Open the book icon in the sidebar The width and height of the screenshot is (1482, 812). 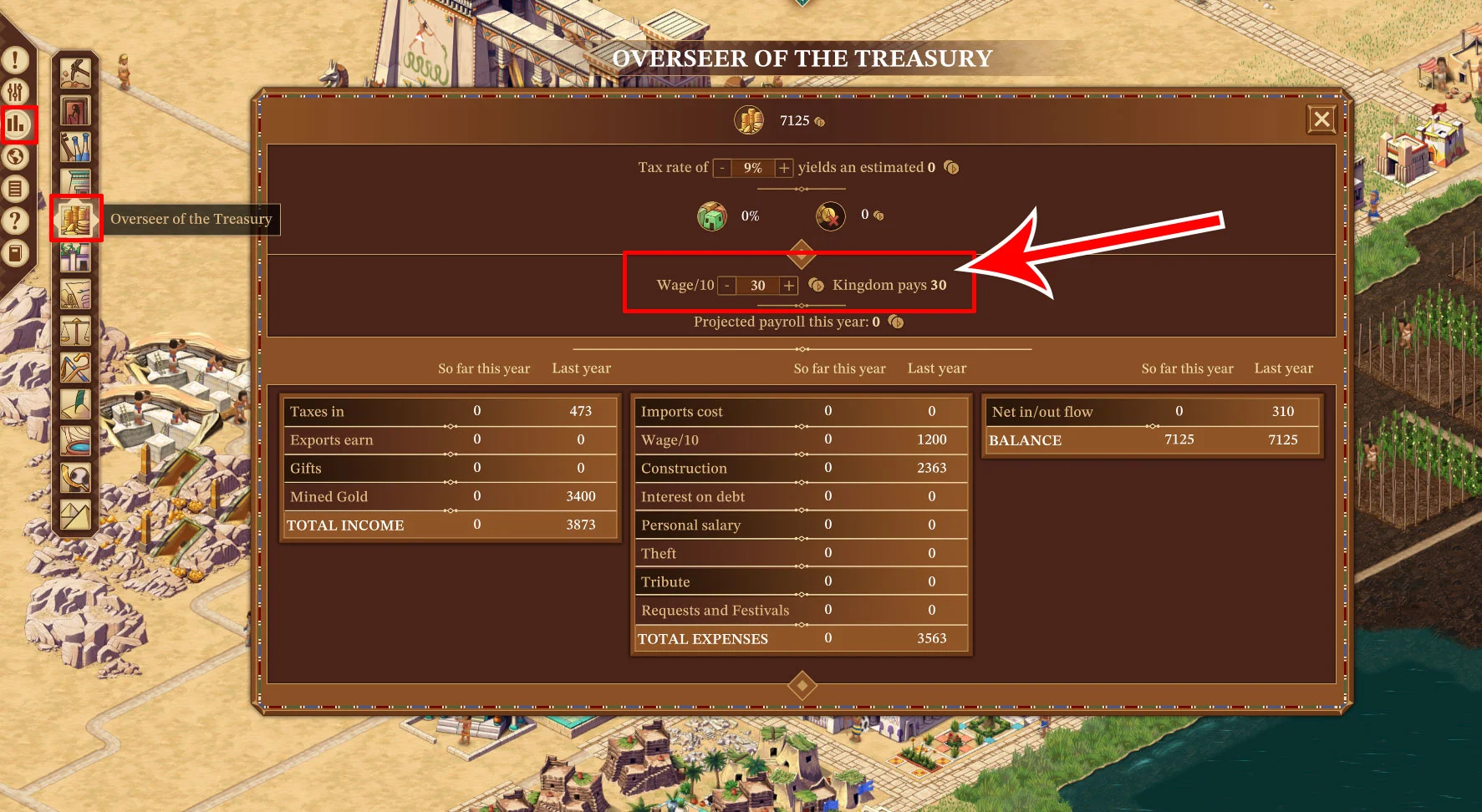[x=16, y=252]
